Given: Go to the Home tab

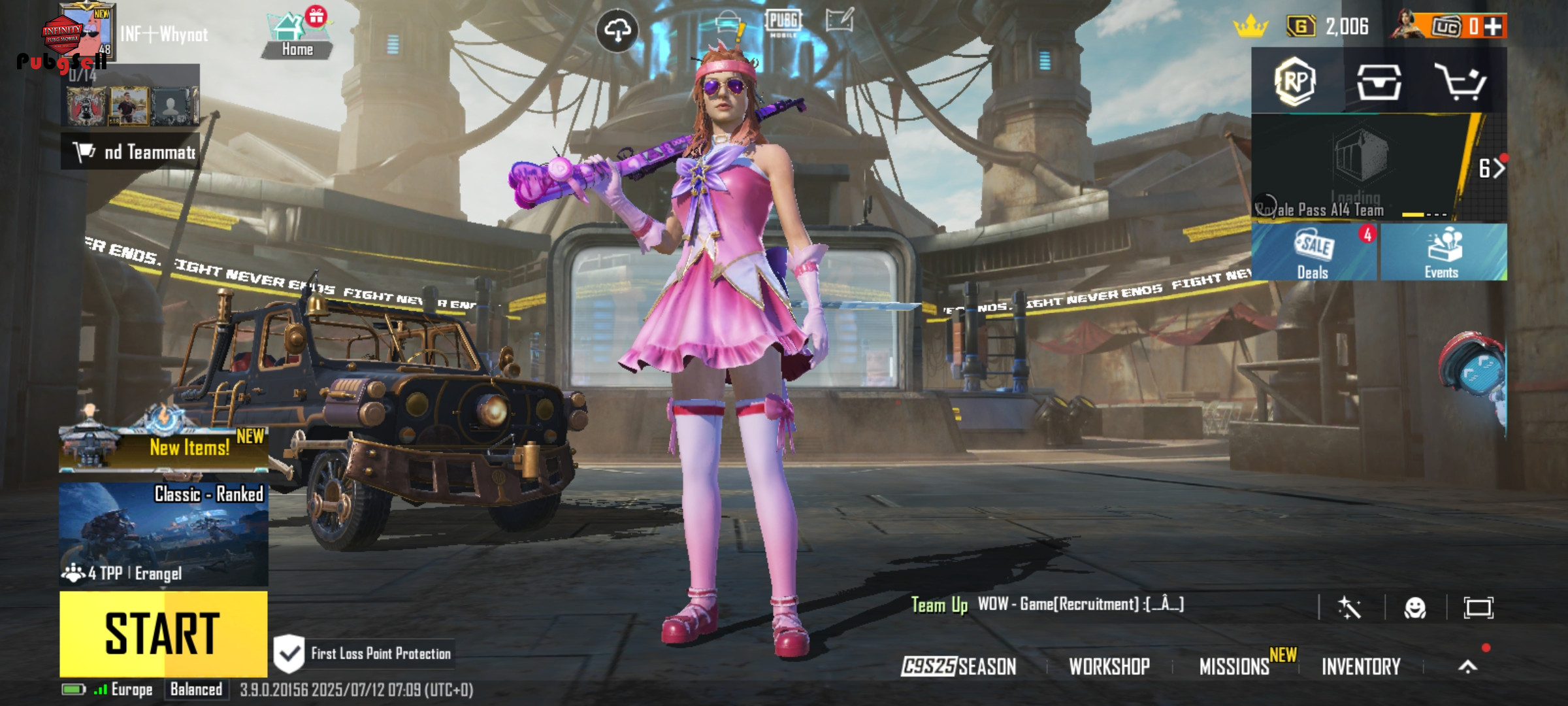Looking at the screenshot, I should pos(297,36).
